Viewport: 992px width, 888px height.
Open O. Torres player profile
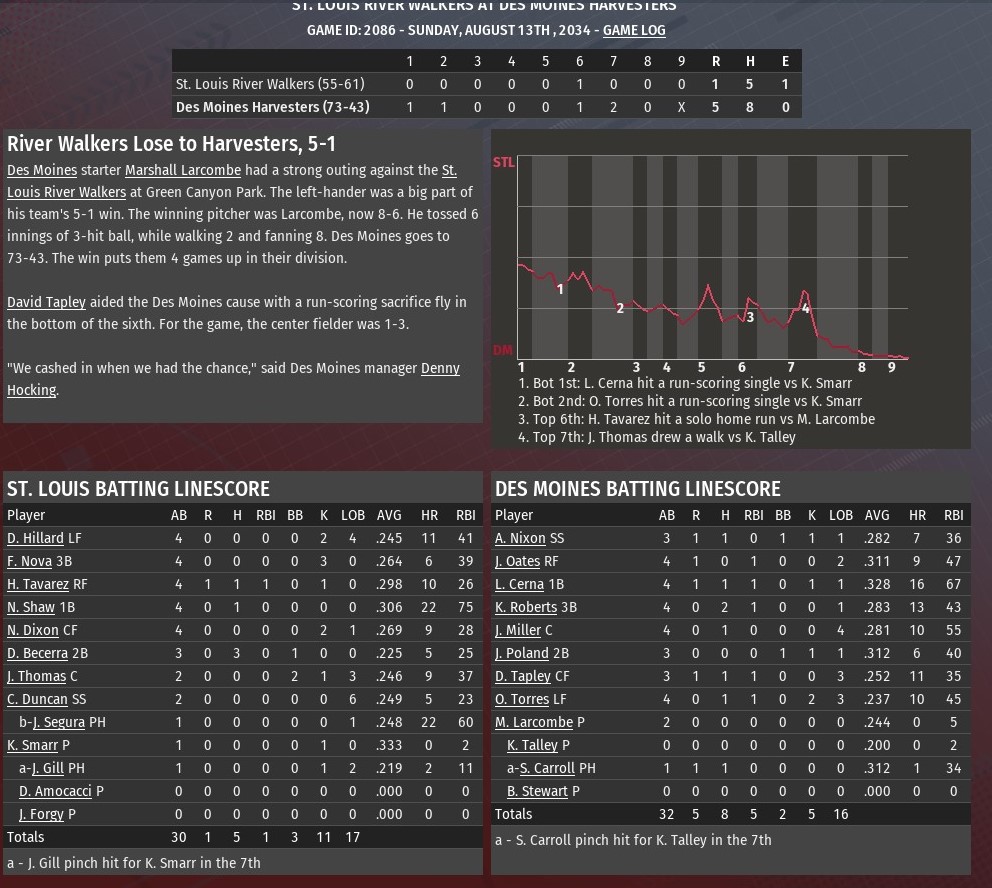coord(522,699)
